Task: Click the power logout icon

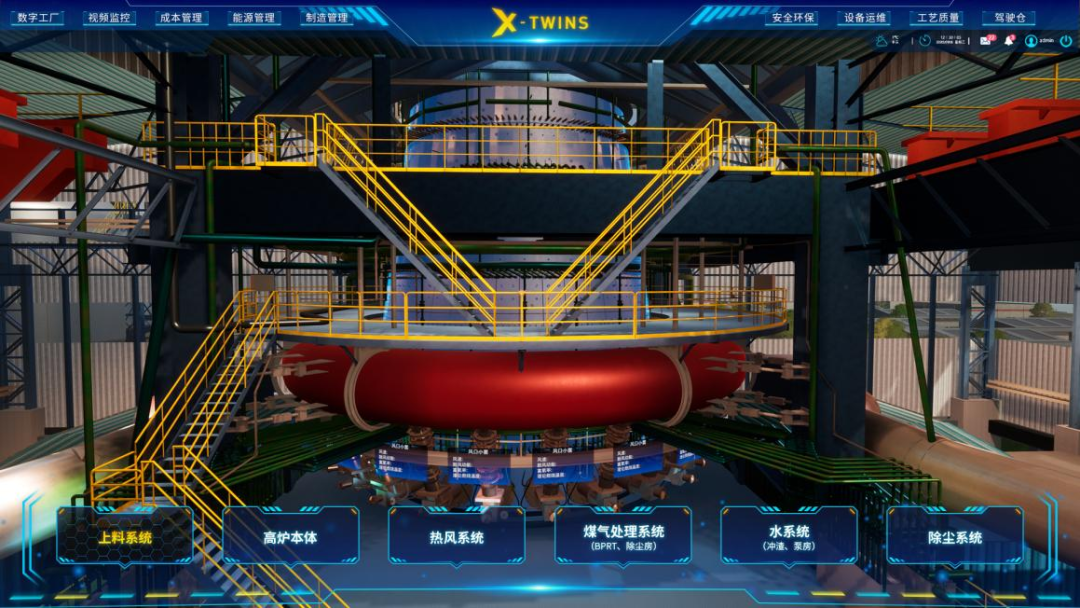Action: [x=1066, y=41]
